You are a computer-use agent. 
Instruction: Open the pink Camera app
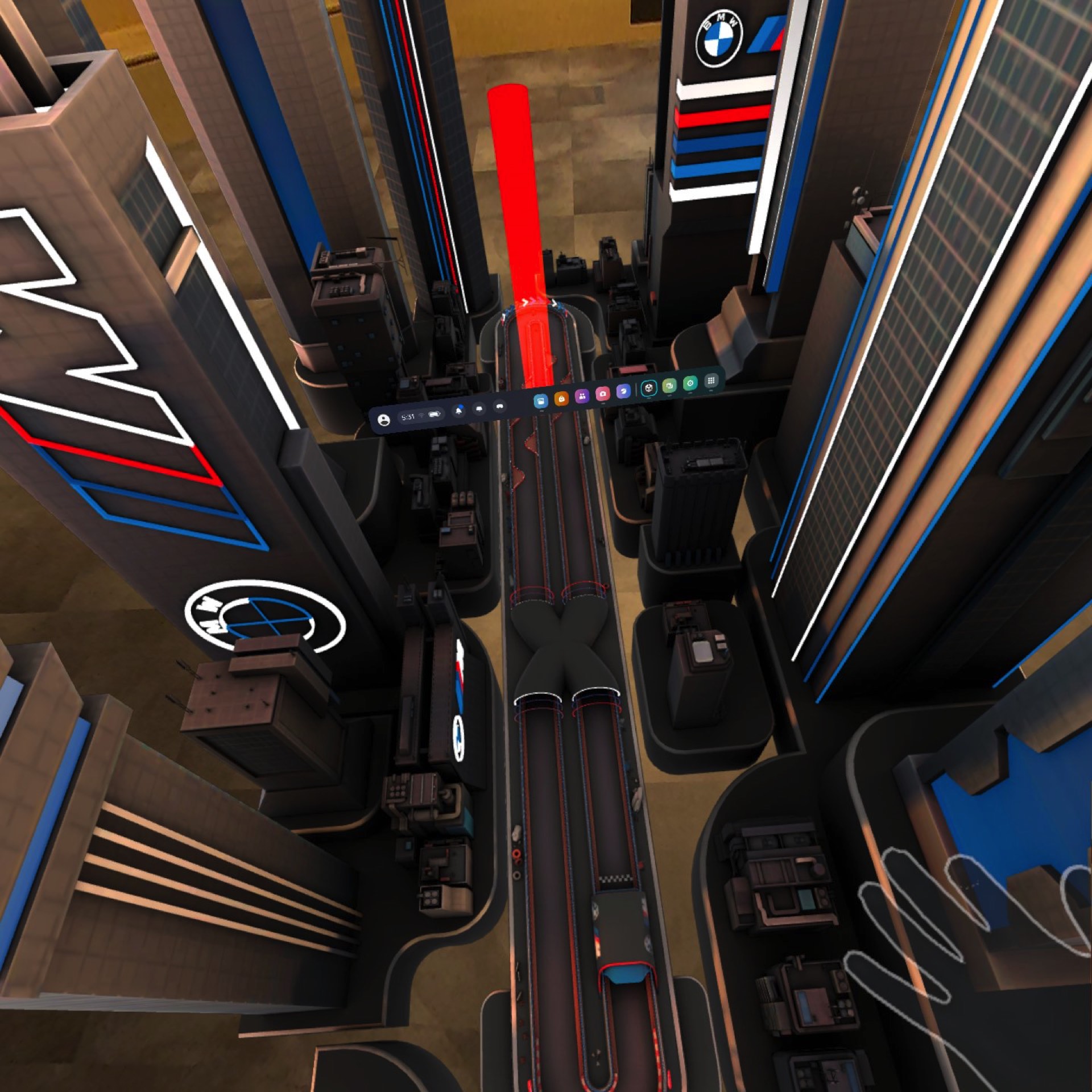pyautogui.click(x=603, y=394)
